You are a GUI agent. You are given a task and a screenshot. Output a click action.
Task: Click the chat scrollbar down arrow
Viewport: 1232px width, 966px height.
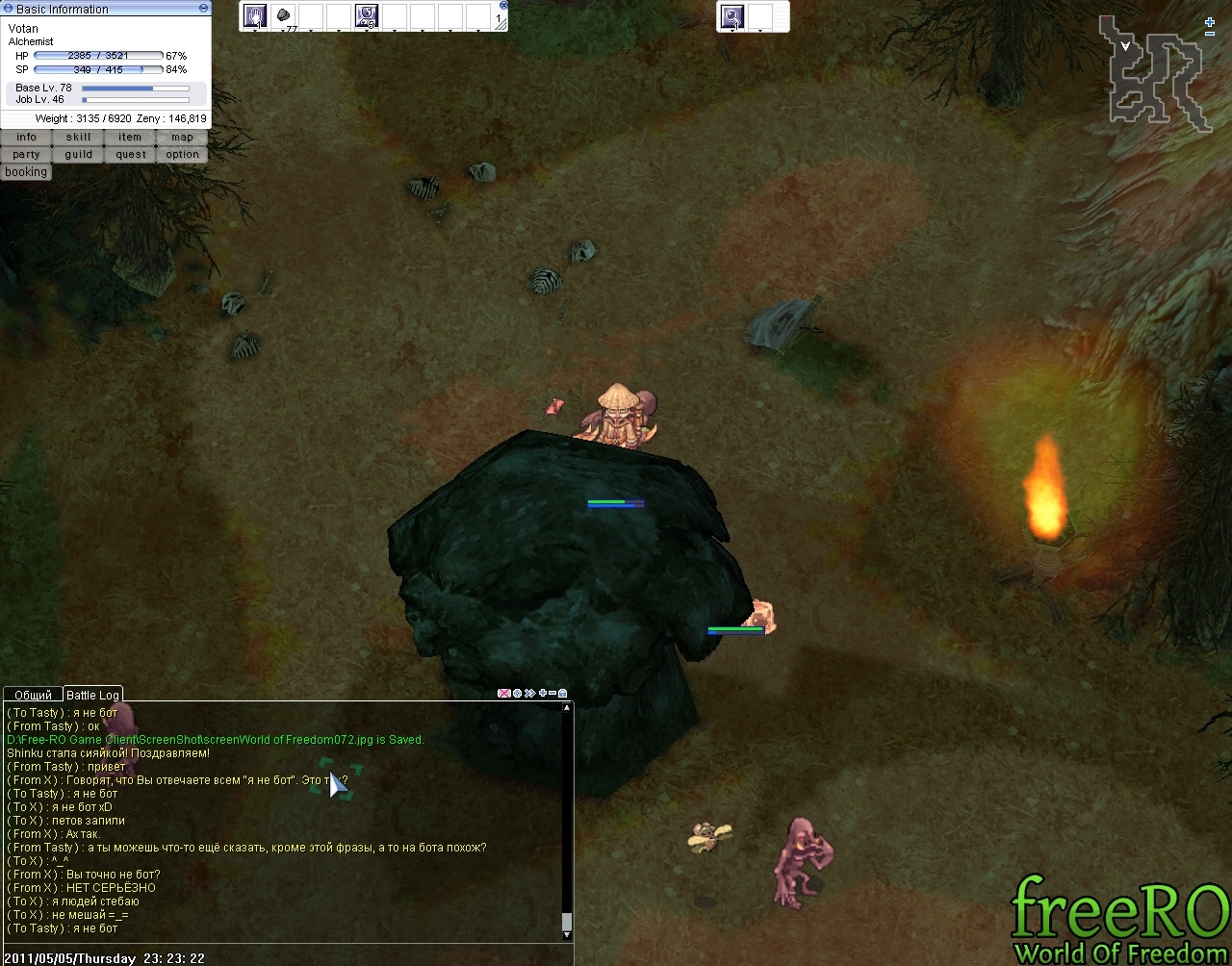coord(566,934)
